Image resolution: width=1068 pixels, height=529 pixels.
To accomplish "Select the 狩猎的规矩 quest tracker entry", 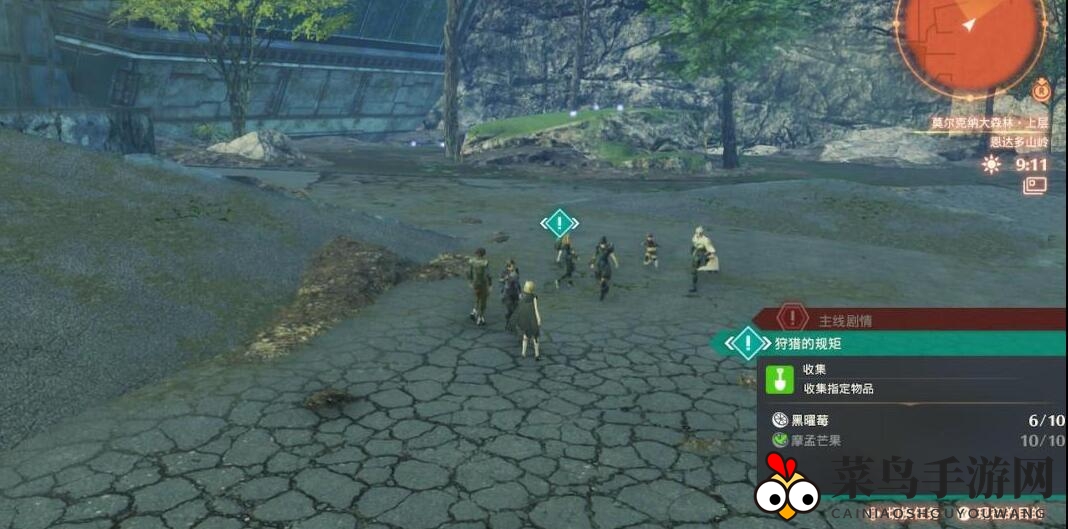I will tap(890, 344).
